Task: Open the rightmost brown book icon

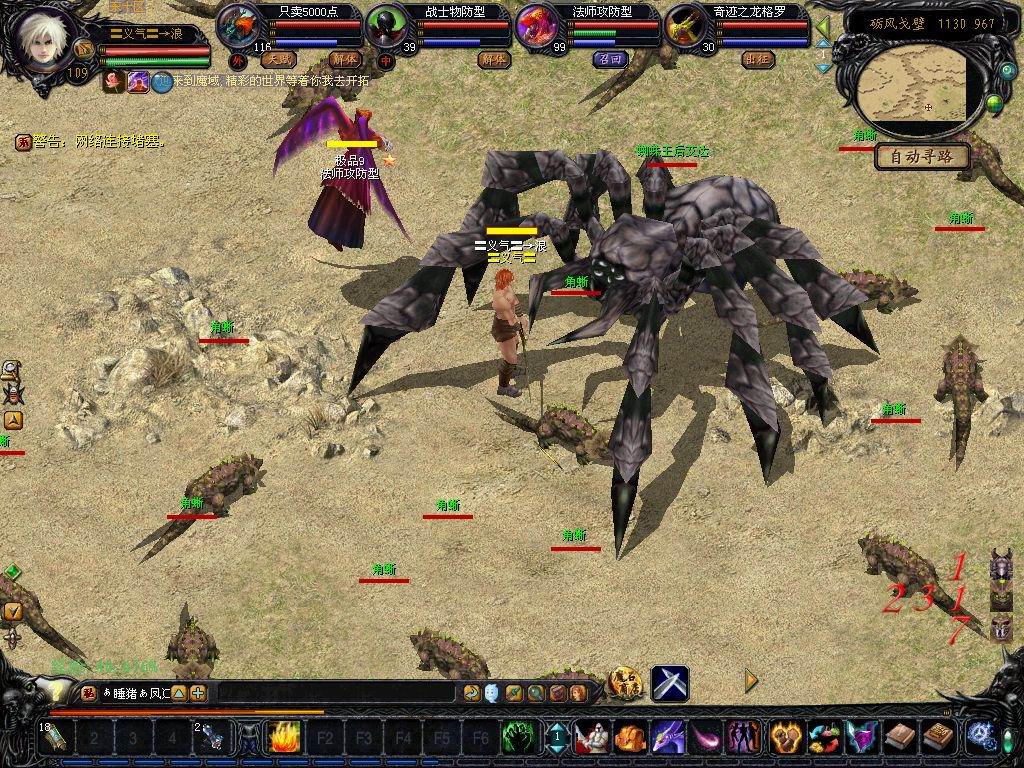Action: 936,738
